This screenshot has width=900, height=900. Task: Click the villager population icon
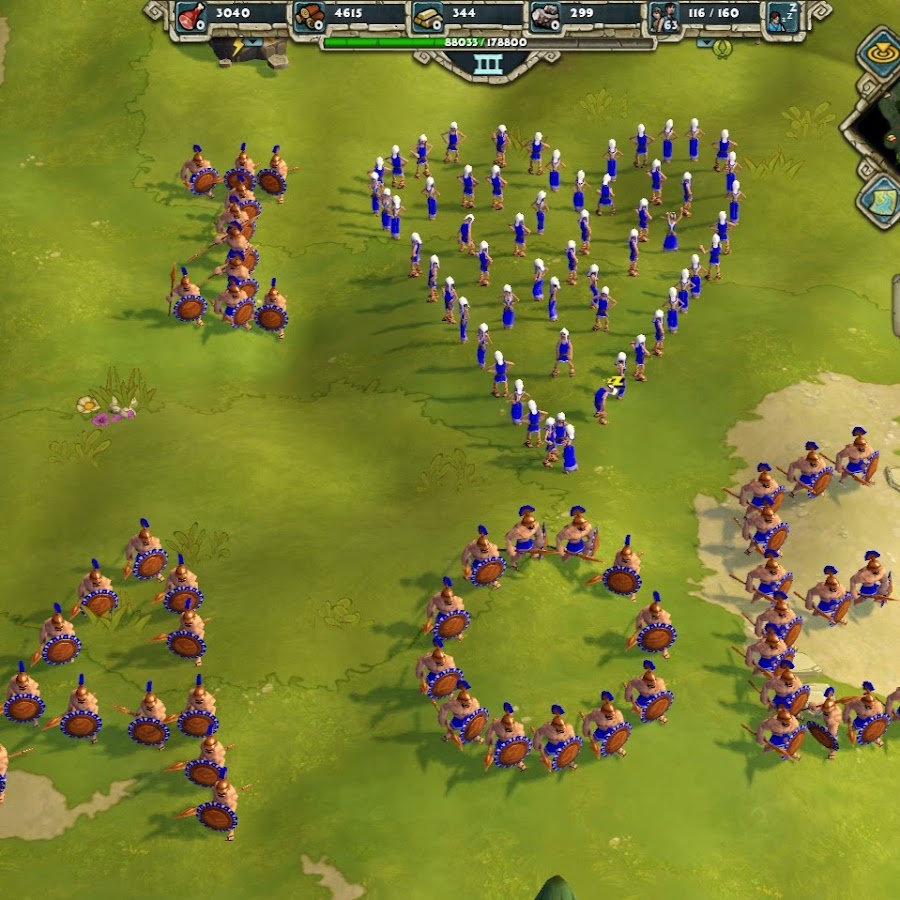pyautogui.click(x=665, y=16)
